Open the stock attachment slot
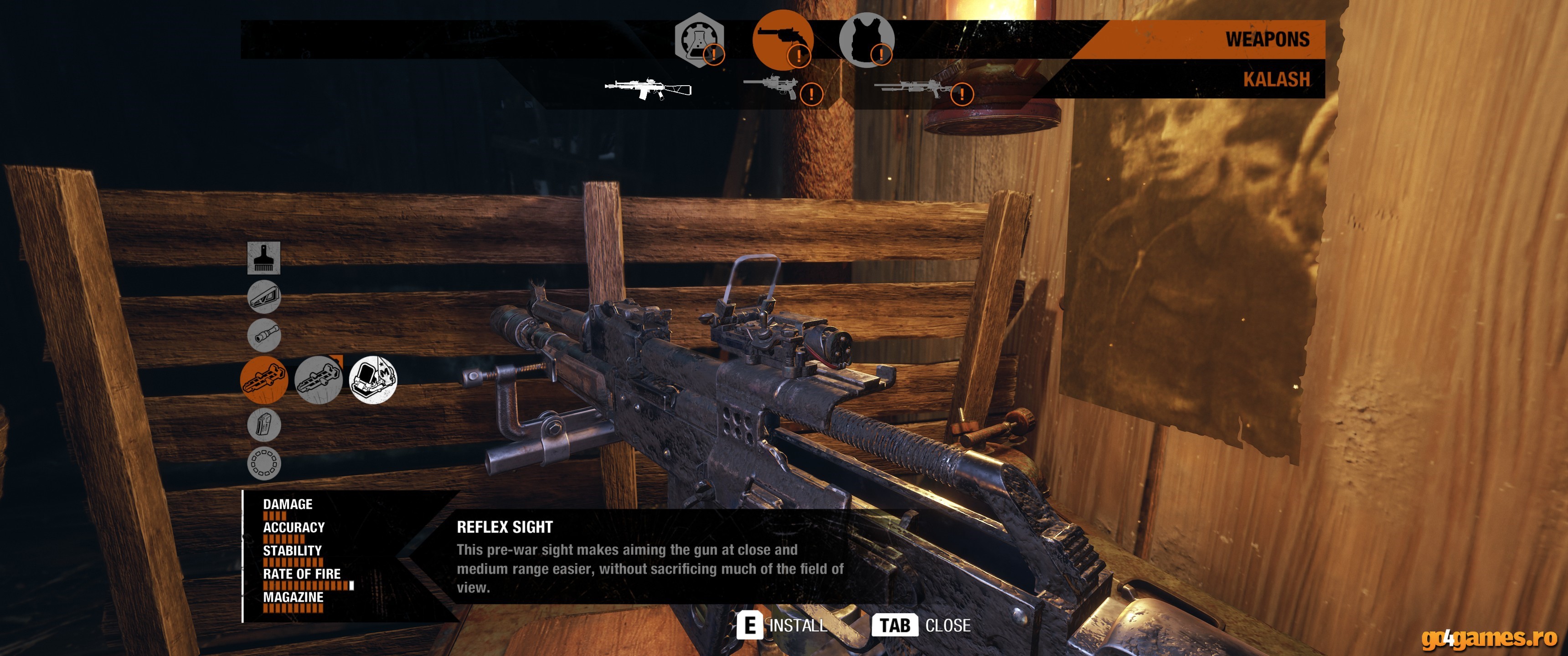 (x=263, y=297)
